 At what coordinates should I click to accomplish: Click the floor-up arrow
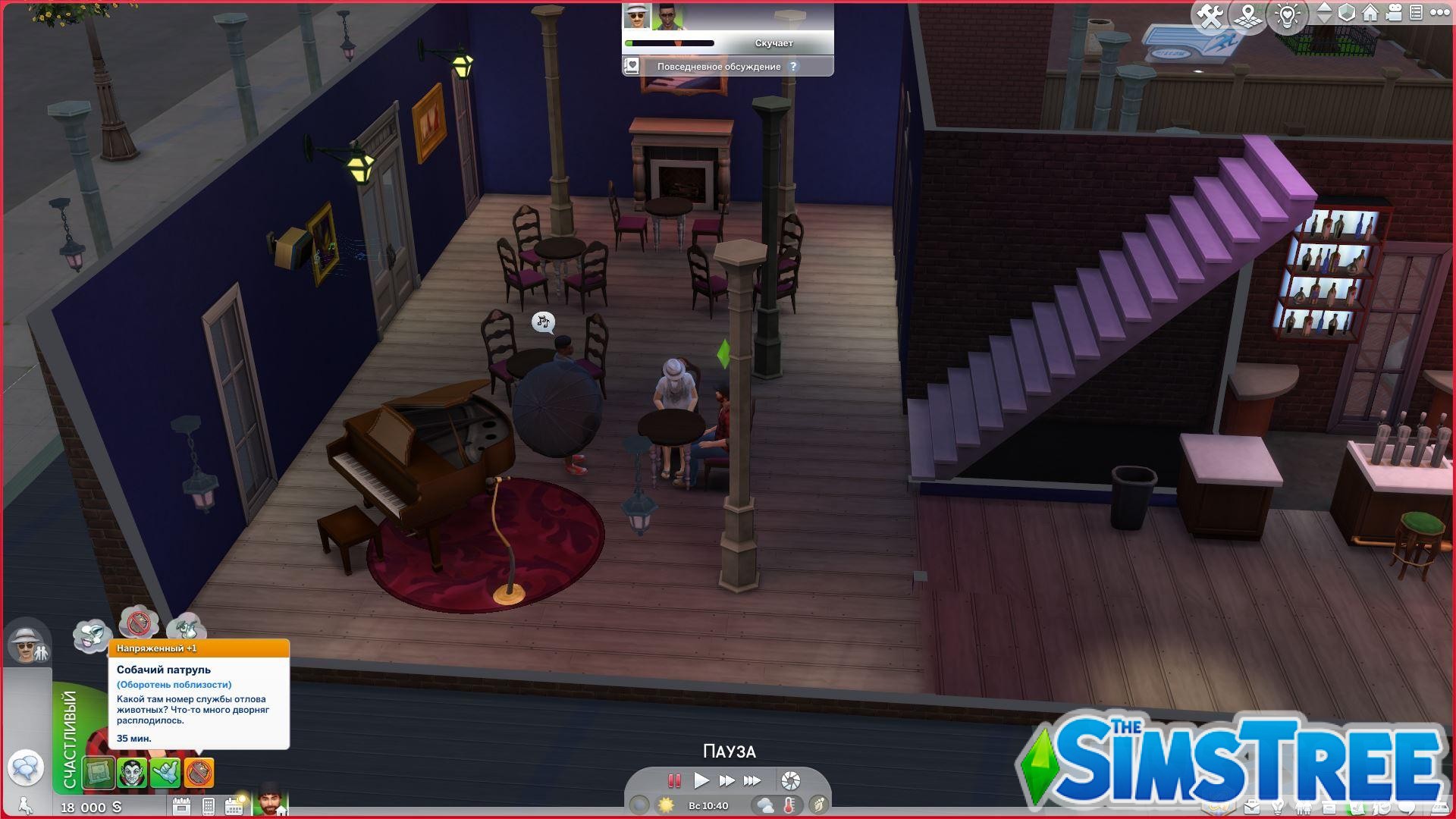pyautogui.click(x=1325, y=8)
